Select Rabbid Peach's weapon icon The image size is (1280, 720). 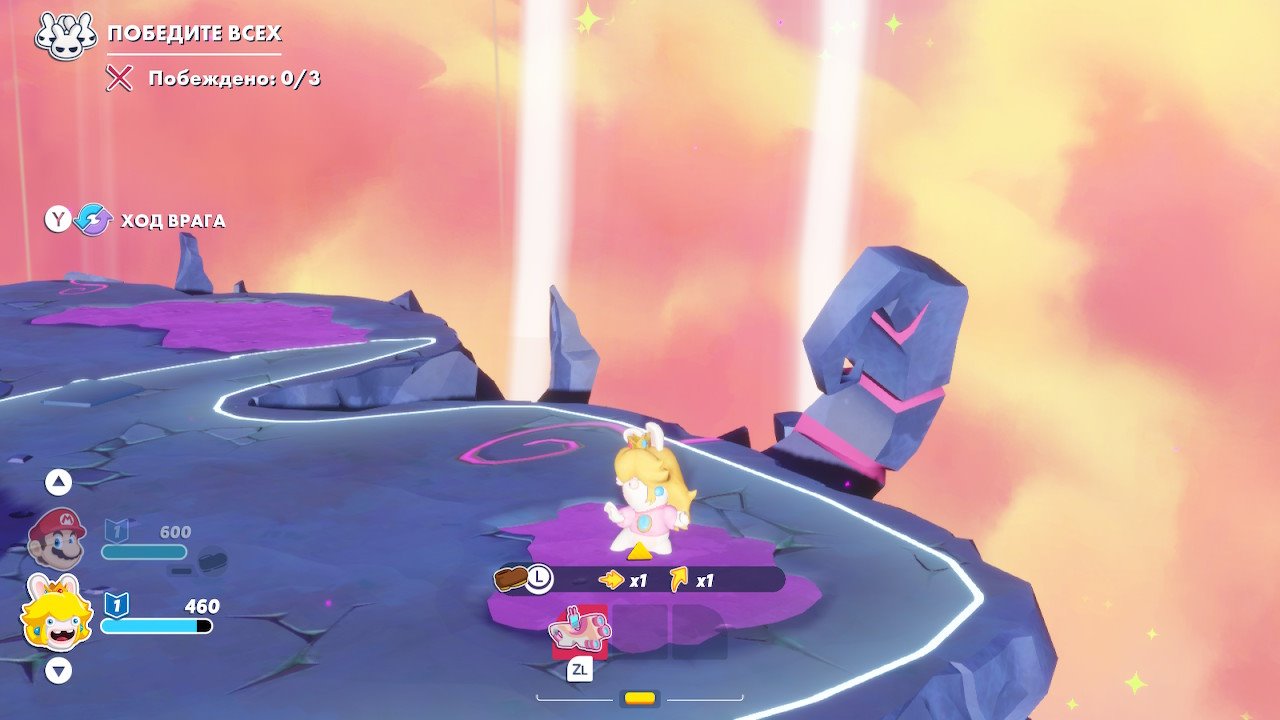(x=579, y=631)
